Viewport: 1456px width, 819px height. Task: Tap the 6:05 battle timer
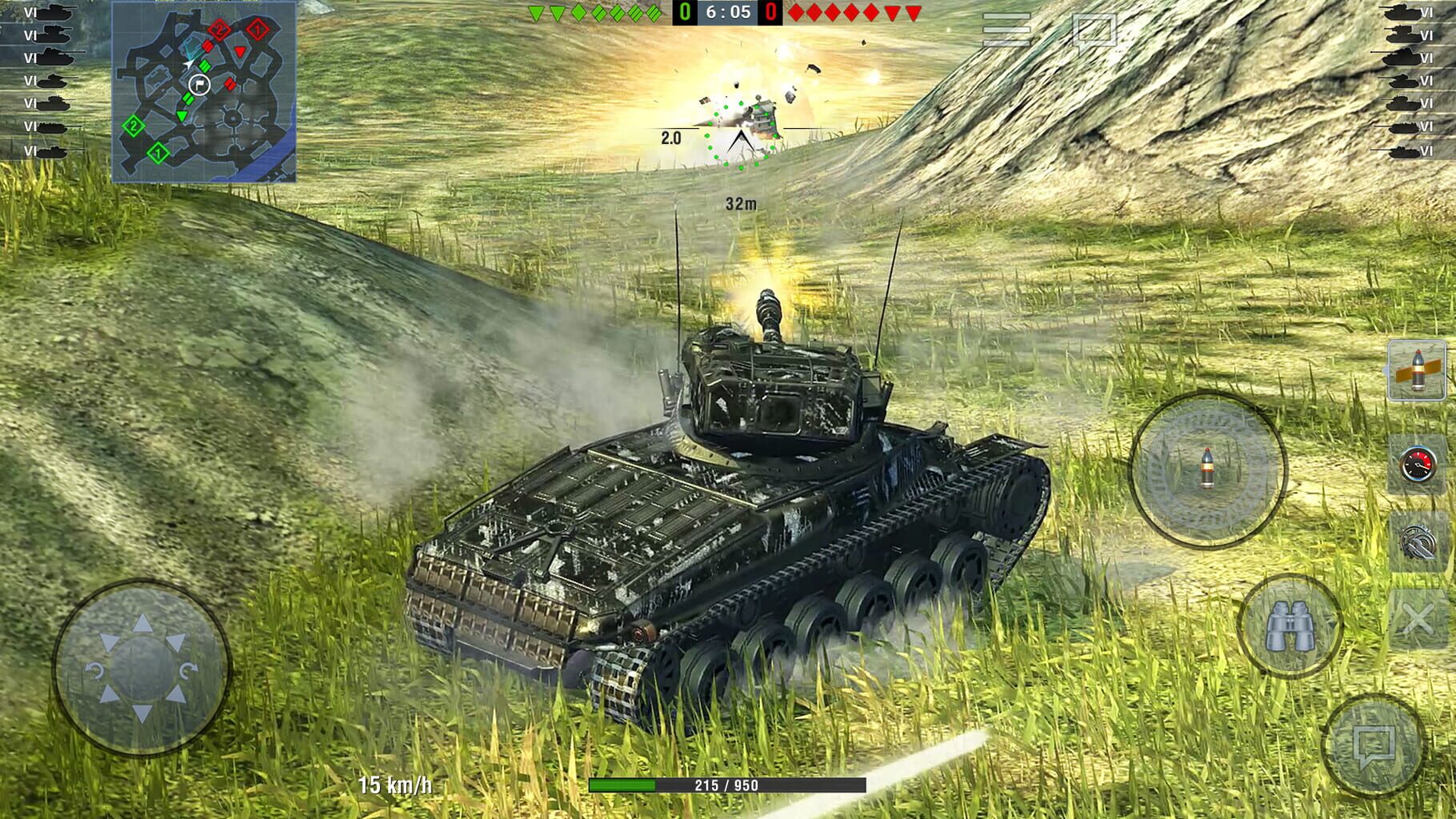tap(728, 12)
